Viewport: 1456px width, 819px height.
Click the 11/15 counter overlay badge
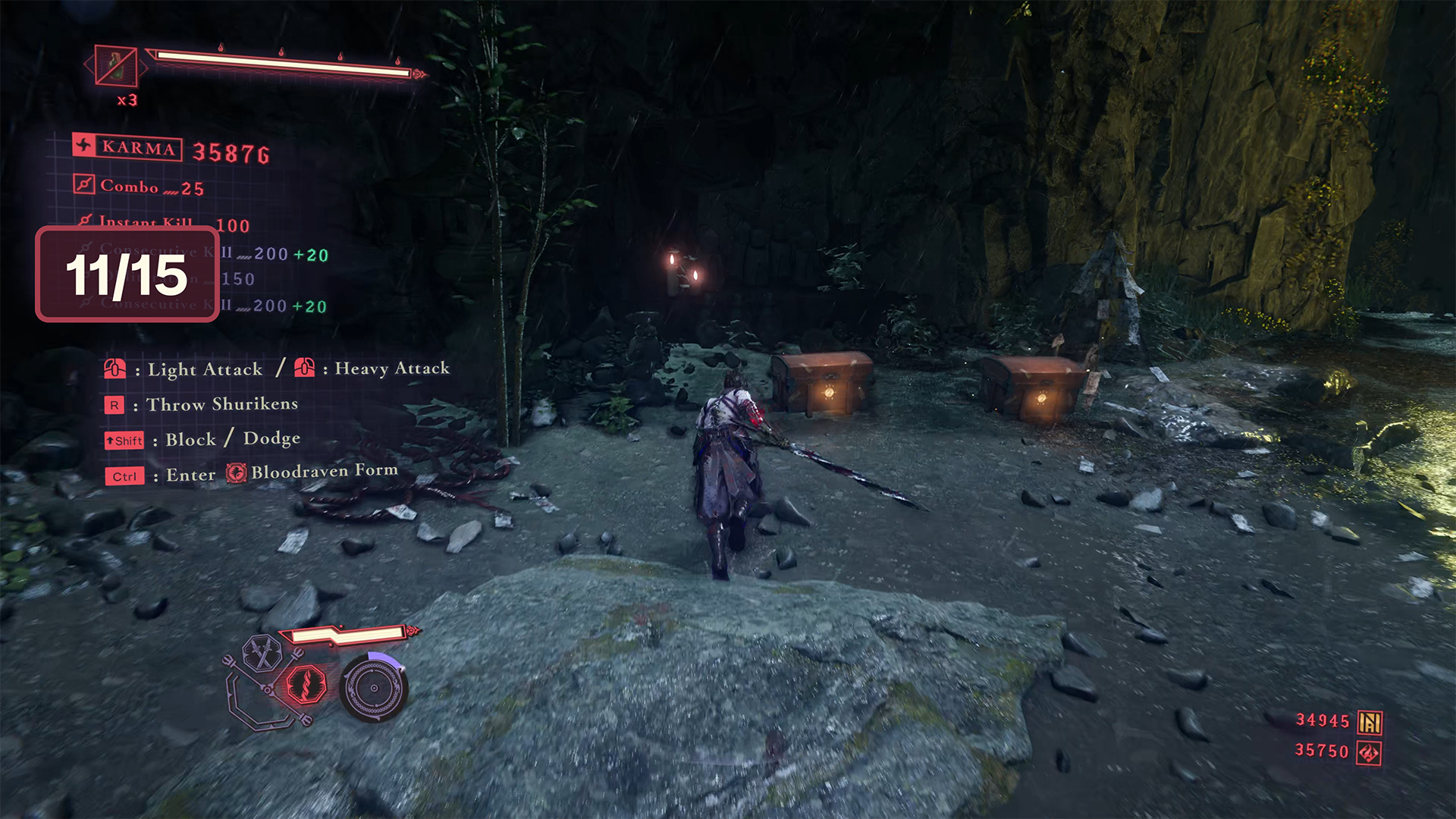(x=127, y=275)
